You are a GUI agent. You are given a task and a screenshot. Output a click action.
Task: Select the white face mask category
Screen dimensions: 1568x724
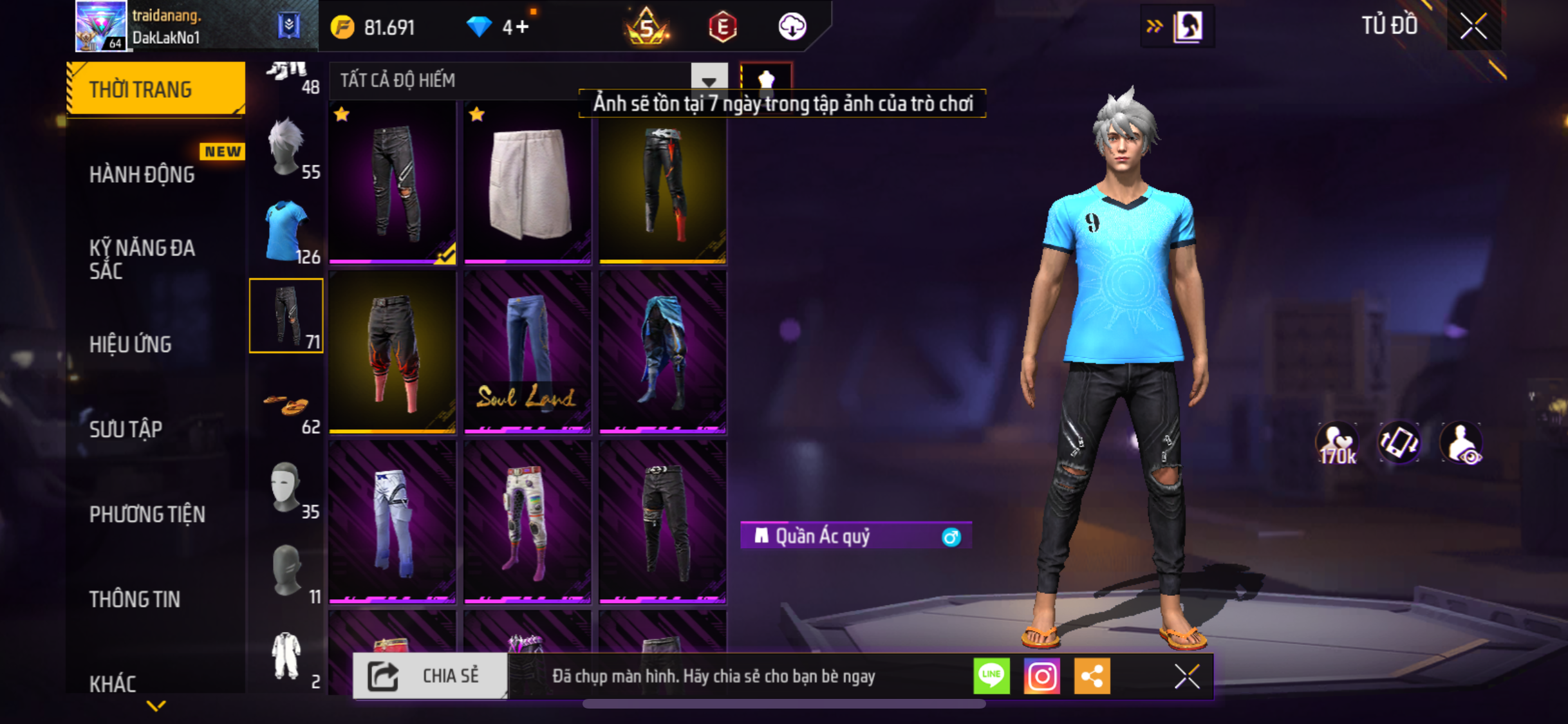click(x=286, y=487)
